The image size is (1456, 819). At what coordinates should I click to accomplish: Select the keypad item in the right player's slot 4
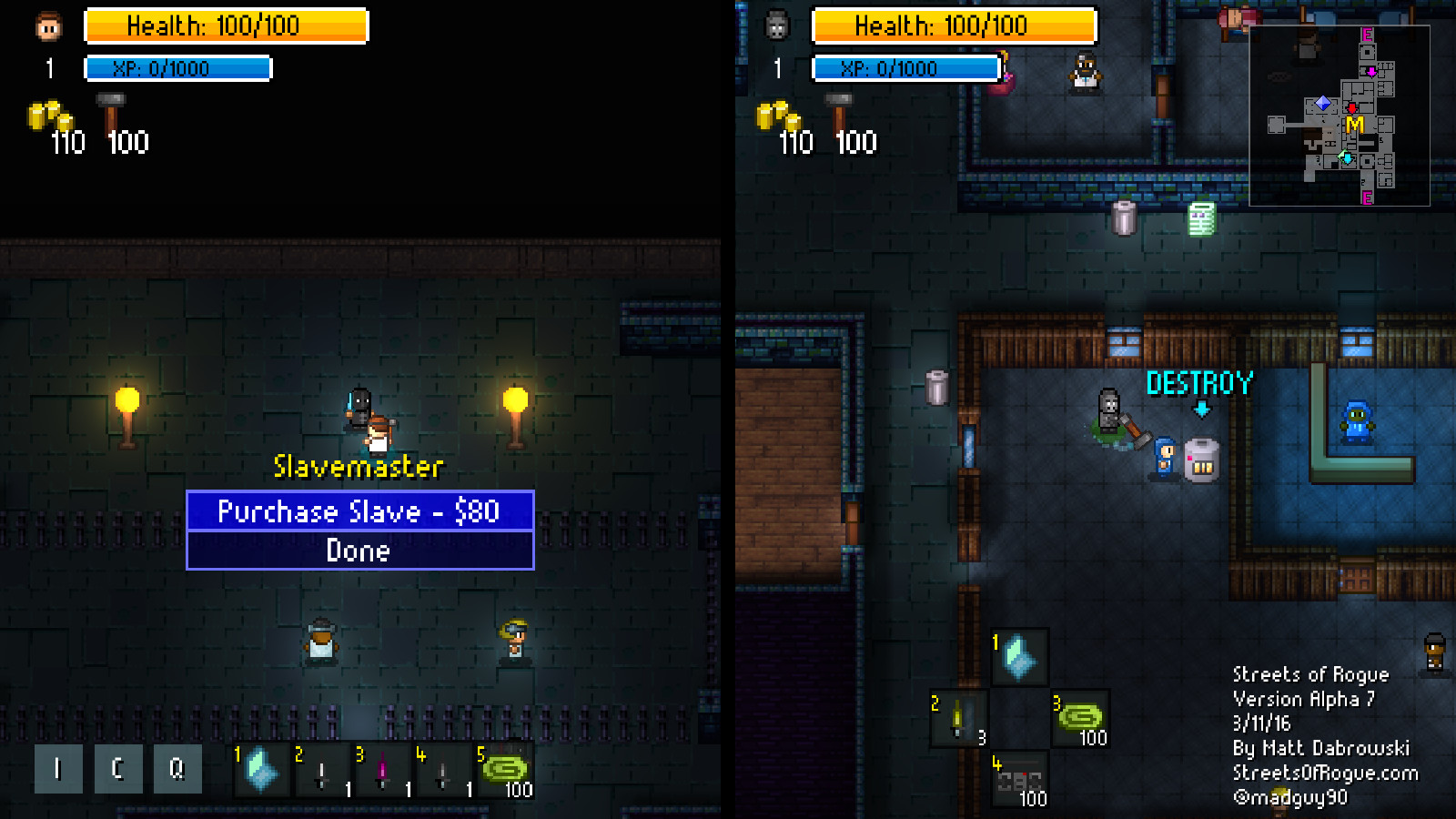pos(1017,778)
